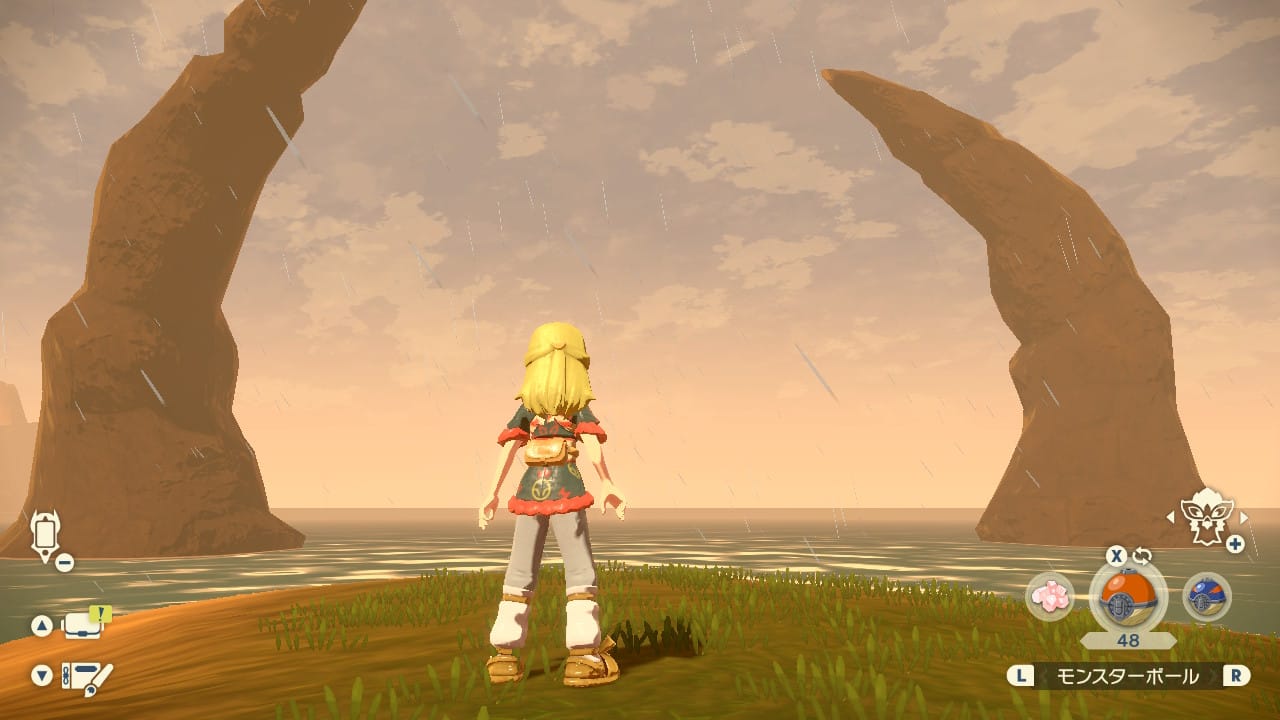The width and height of the screenshot is (1280, 720).
Task: Select the orange Poké Ball item slot
Action: click(x=1127, y=597)
